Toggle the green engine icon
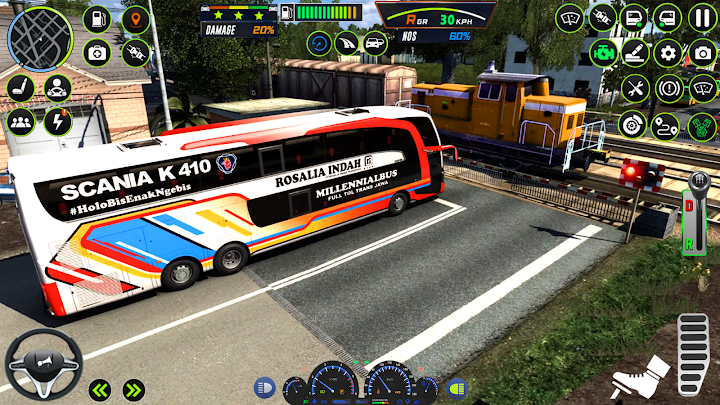The image size is (720, 405). [x=603, y=53]
